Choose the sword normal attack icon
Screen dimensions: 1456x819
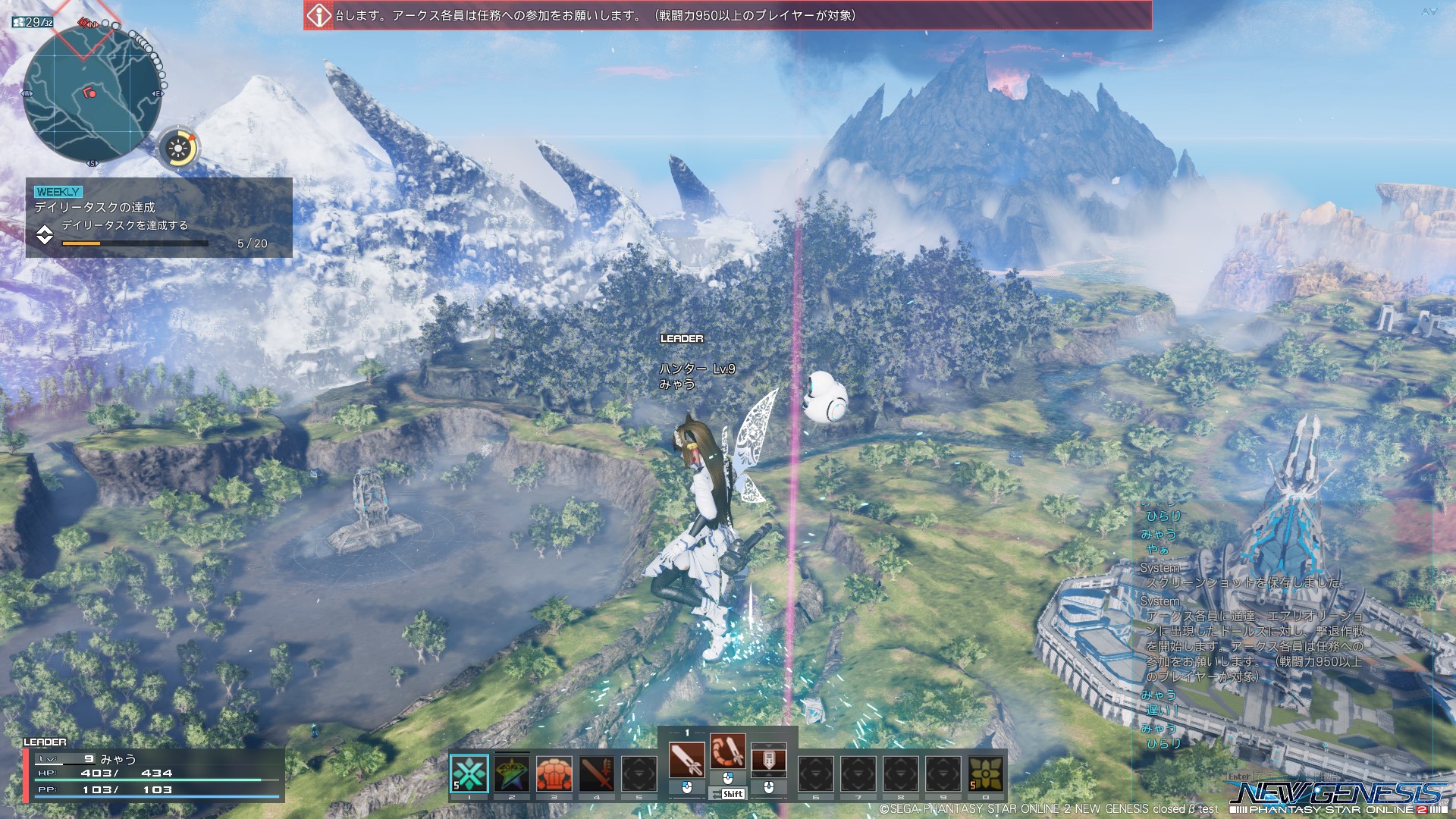(x=687, y=760)
